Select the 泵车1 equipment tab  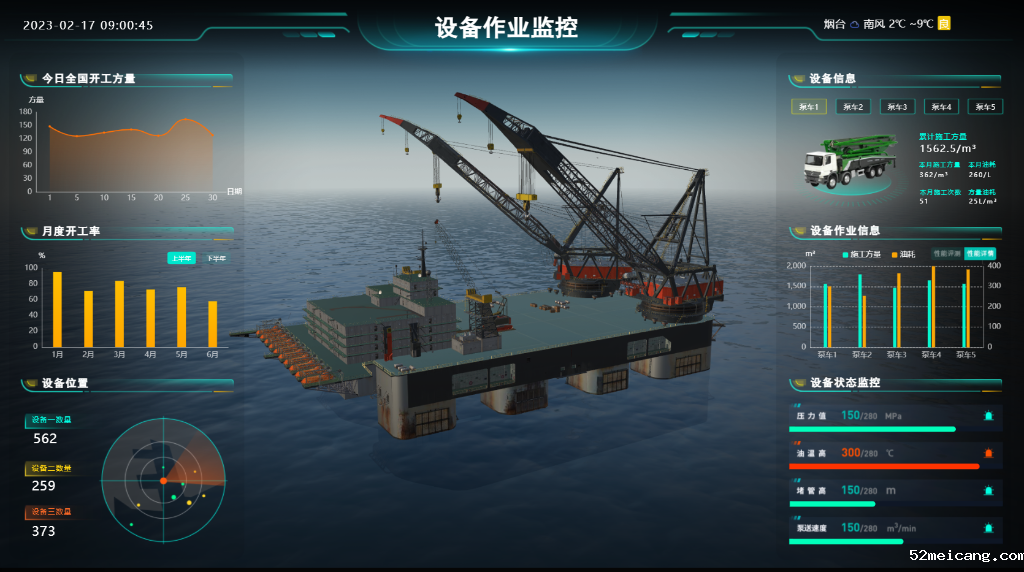(809, 107)
